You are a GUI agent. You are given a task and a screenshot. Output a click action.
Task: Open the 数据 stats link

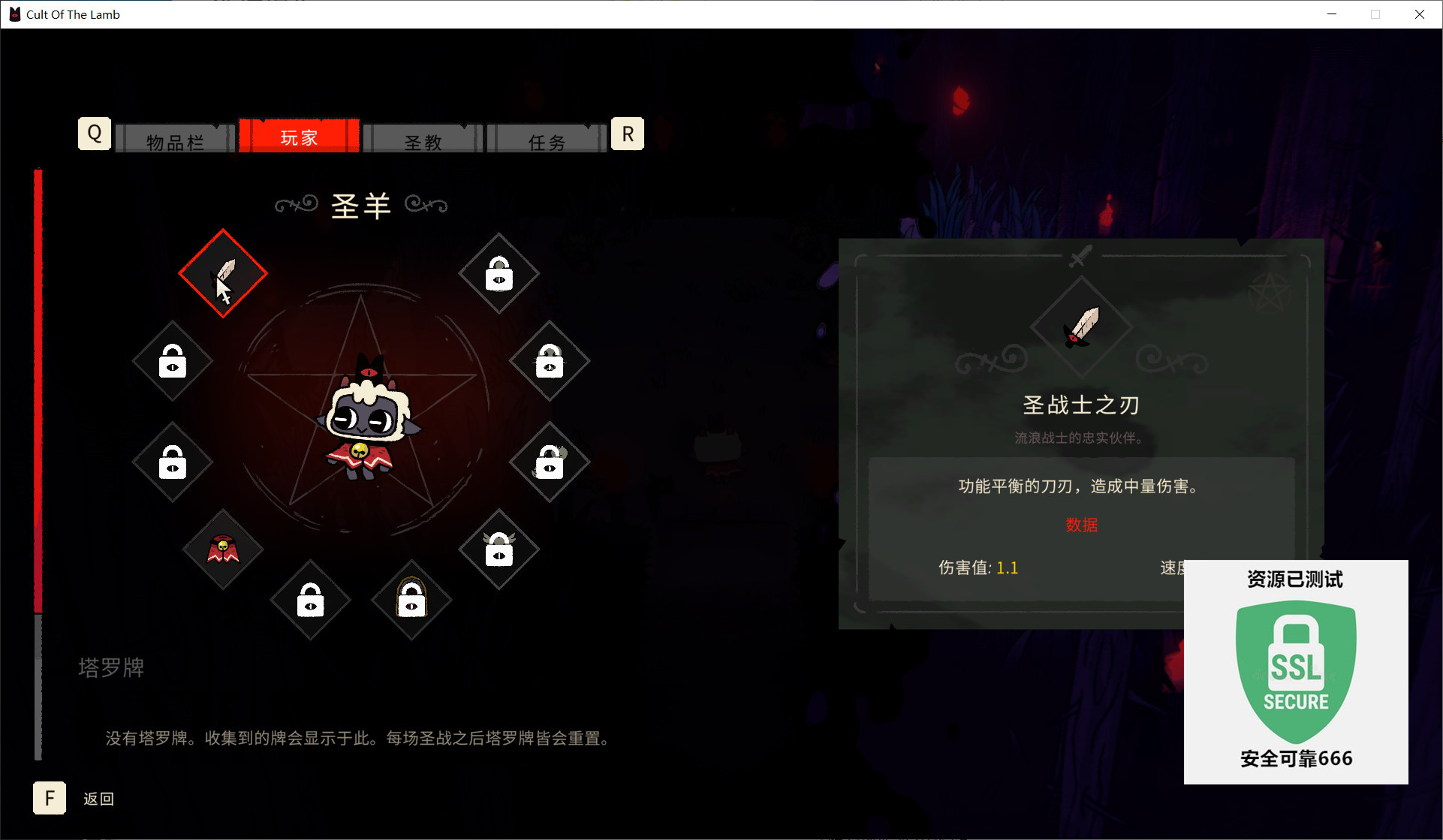1081,525
